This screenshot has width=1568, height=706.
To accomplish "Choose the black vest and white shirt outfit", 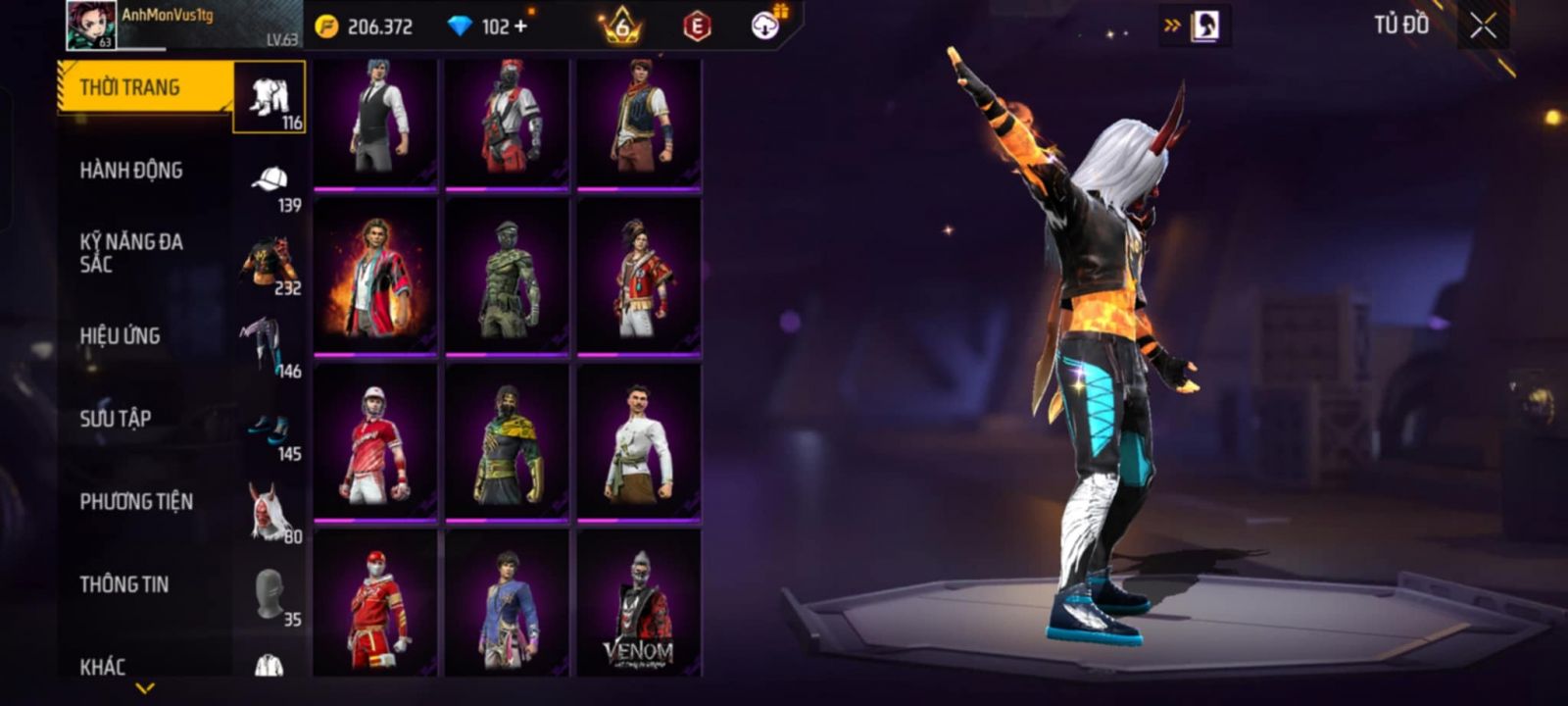I will click(x=375, y=122).
